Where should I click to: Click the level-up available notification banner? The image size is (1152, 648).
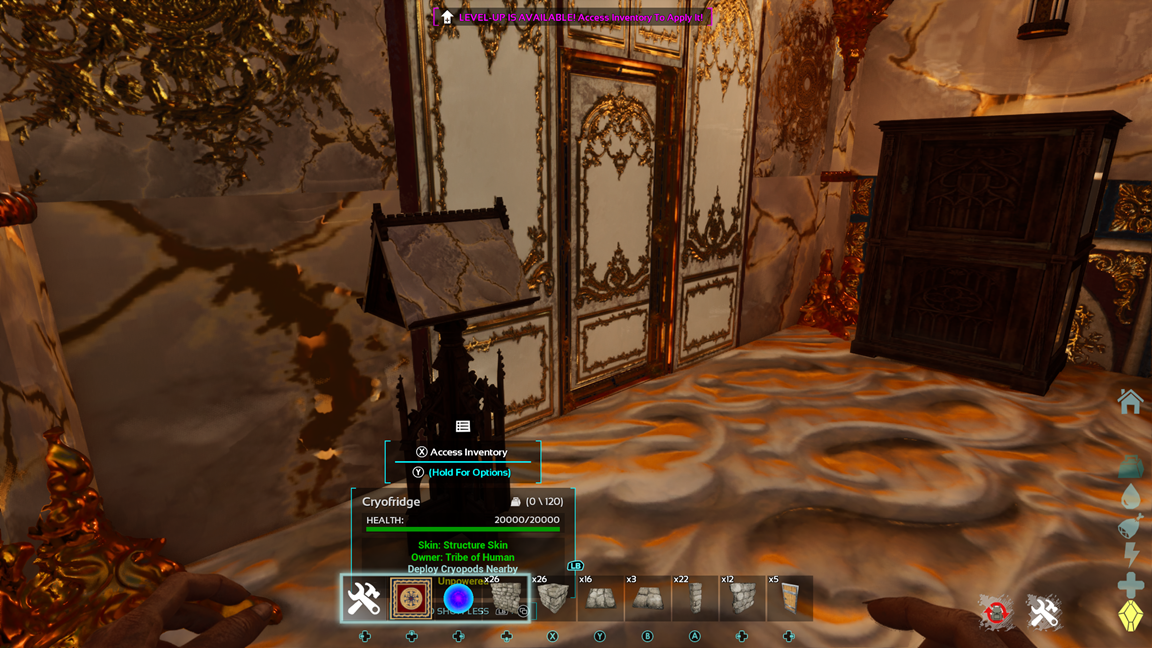pyautogui.click(x=574, y=17)
